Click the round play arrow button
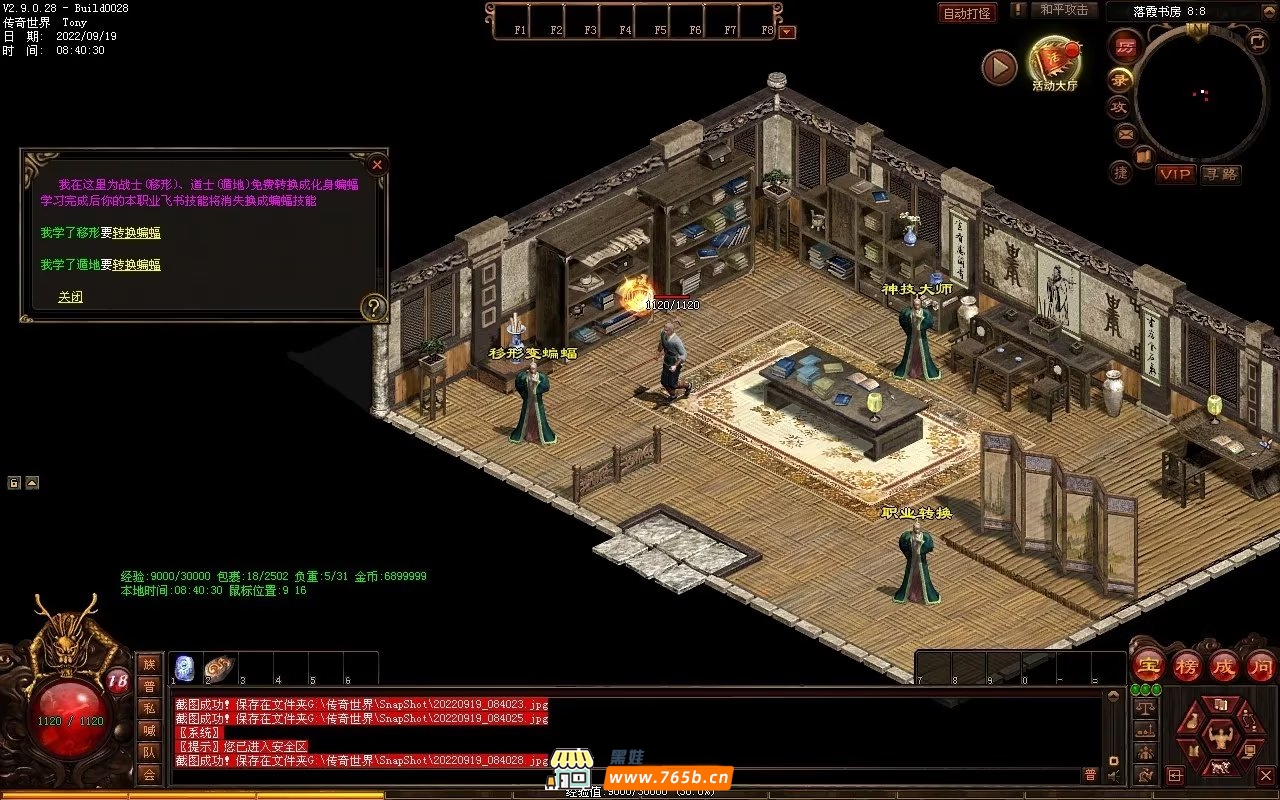The width and height of the screenshot is (1280, 800). pyautogui.click(x=999, y=67)
